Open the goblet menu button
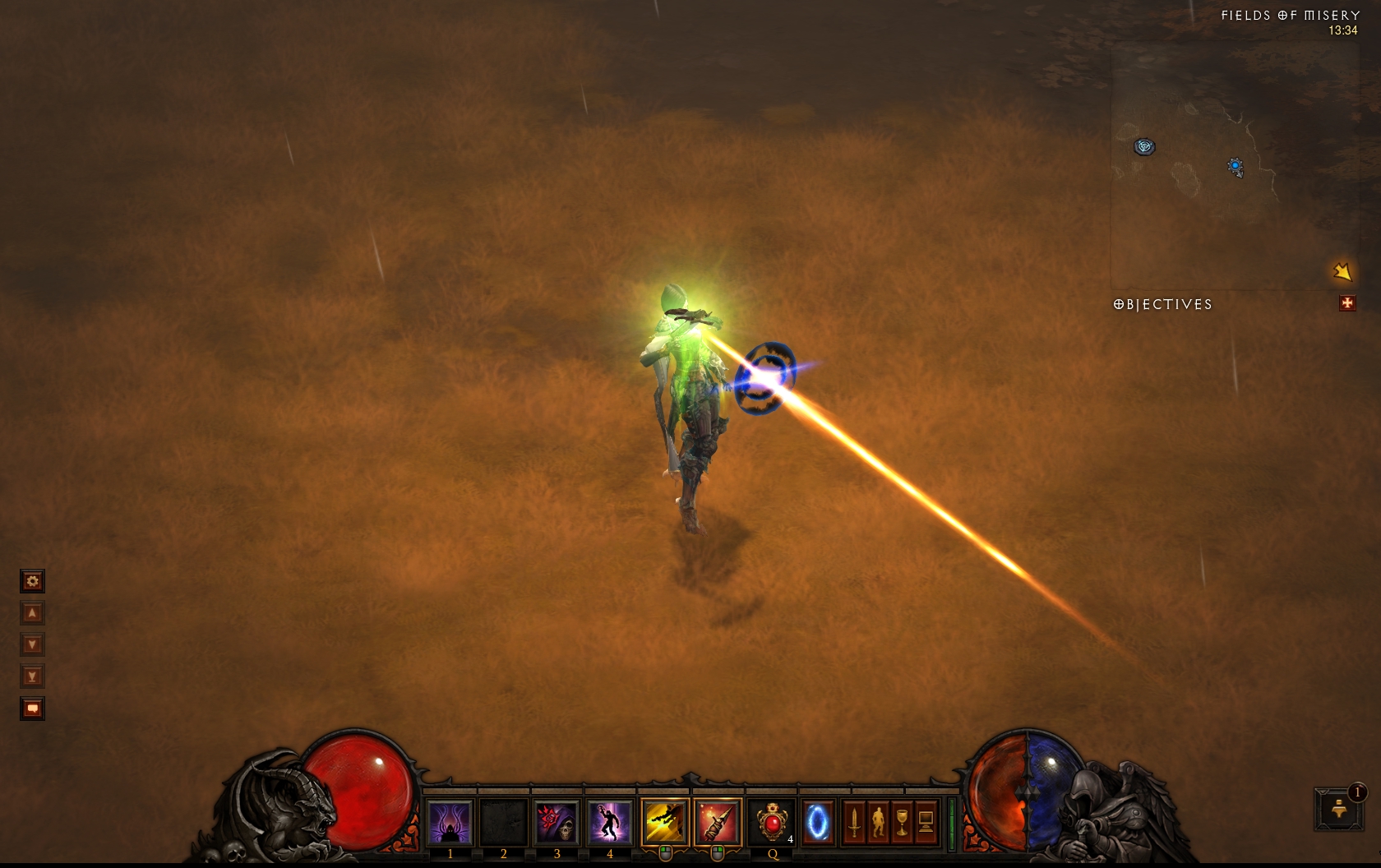This screenshot has height=868, width=1381. tap(902, 821)
